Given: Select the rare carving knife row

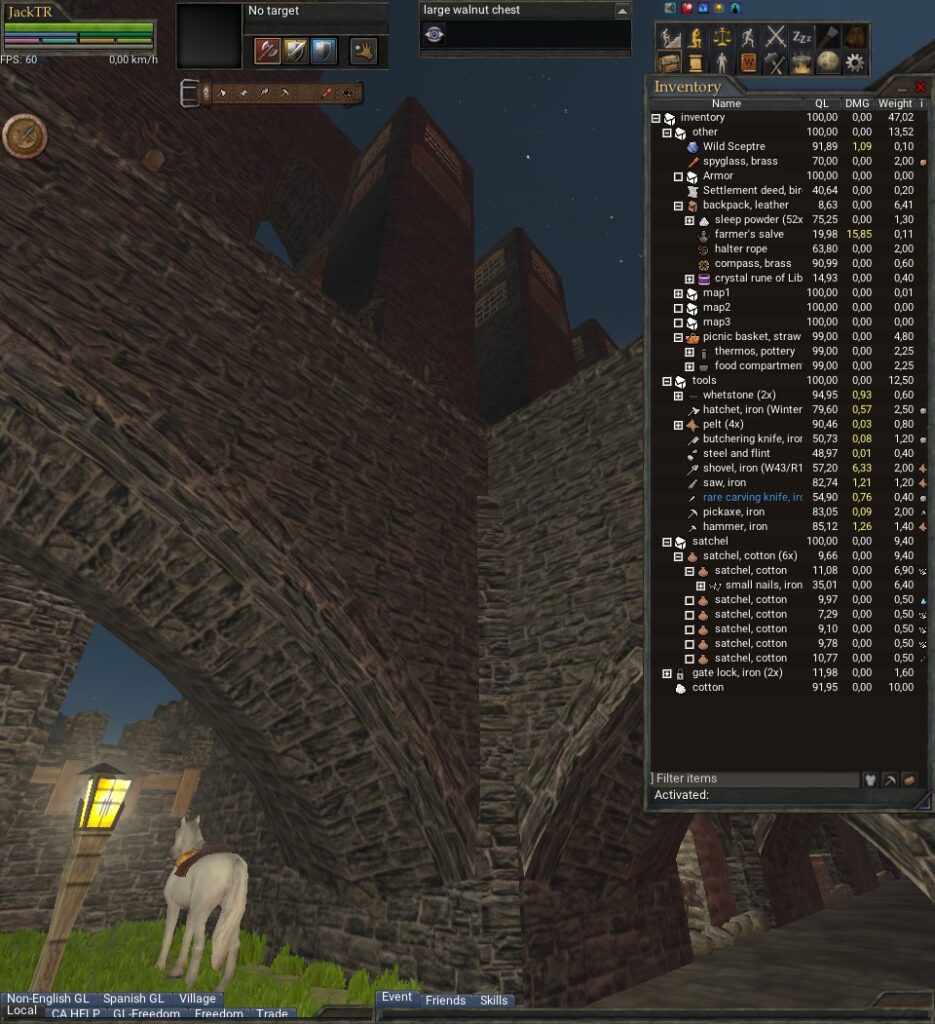Looking at the screenshot, I should (752, 497).
